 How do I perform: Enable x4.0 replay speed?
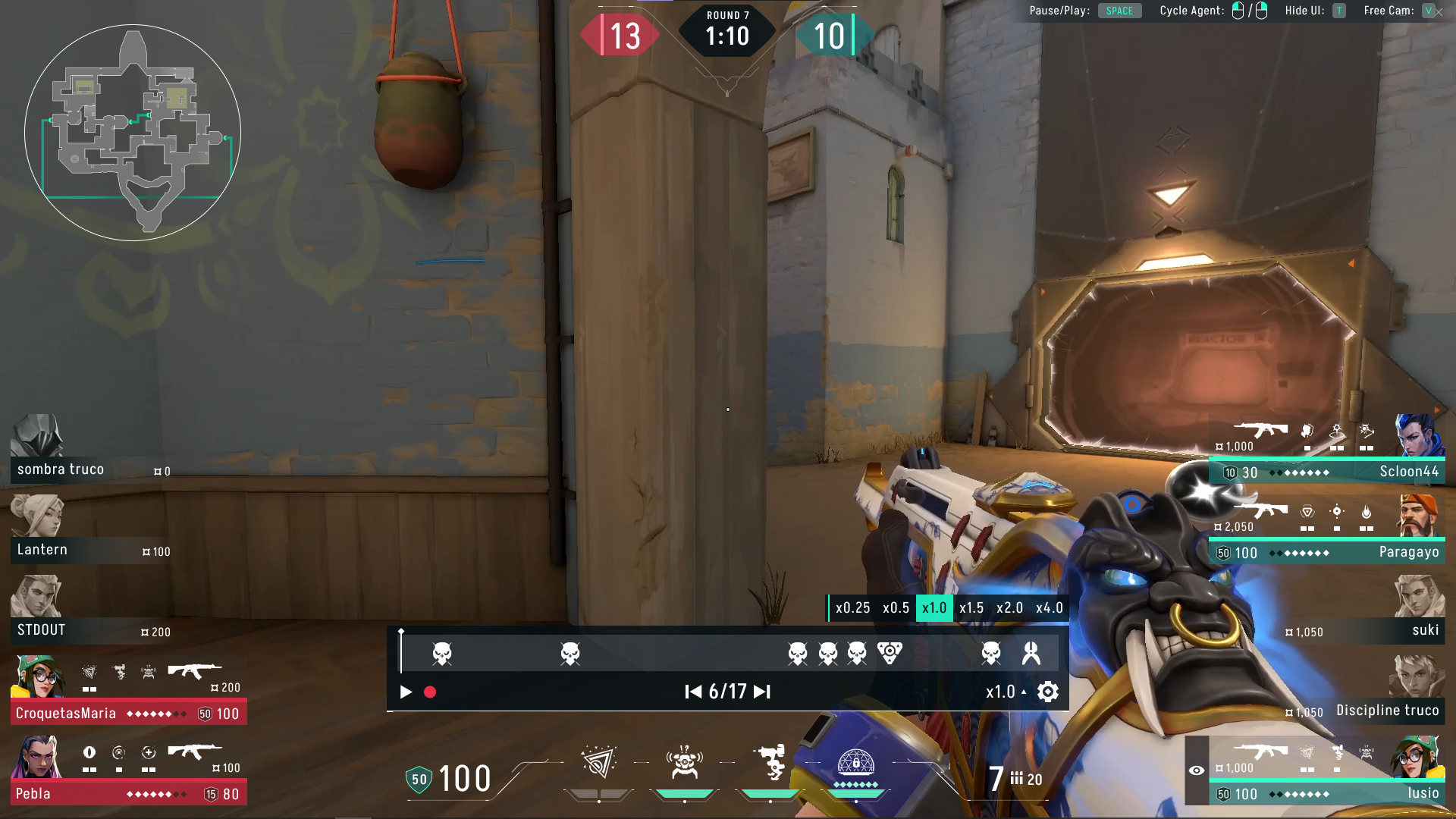click(x=1050, y=607)
